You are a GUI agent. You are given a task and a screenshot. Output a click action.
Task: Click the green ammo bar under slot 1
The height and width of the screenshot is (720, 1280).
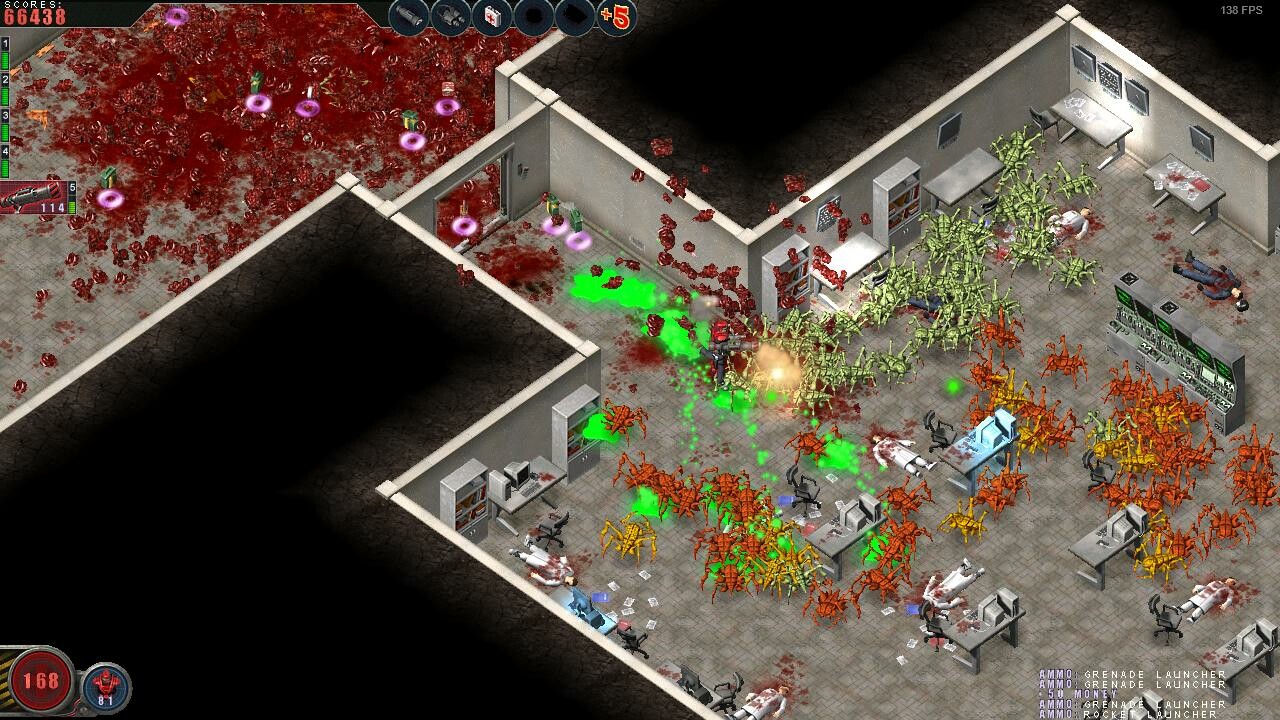pos(5,59)
